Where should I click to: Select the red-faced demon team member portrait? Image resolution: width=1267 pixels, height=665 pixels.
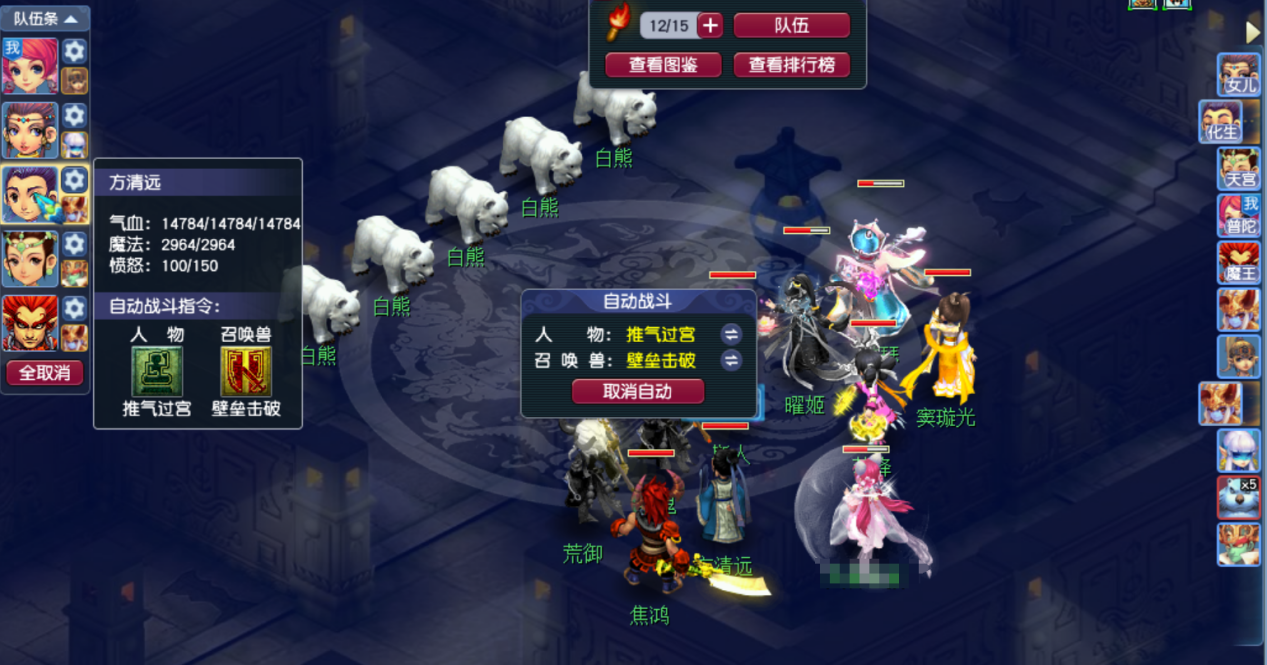coord(30,322)
